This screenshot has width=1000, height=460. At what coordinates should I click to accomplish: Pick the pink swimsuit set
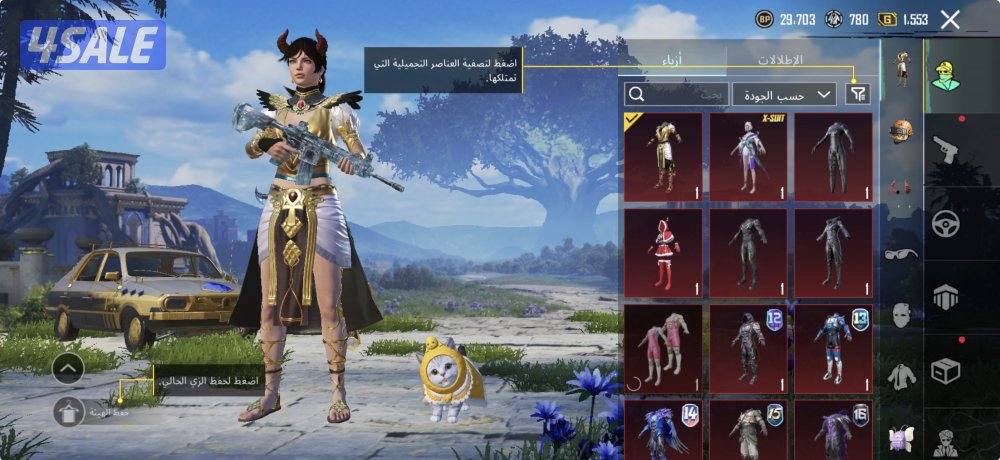[x=663, y=349]
